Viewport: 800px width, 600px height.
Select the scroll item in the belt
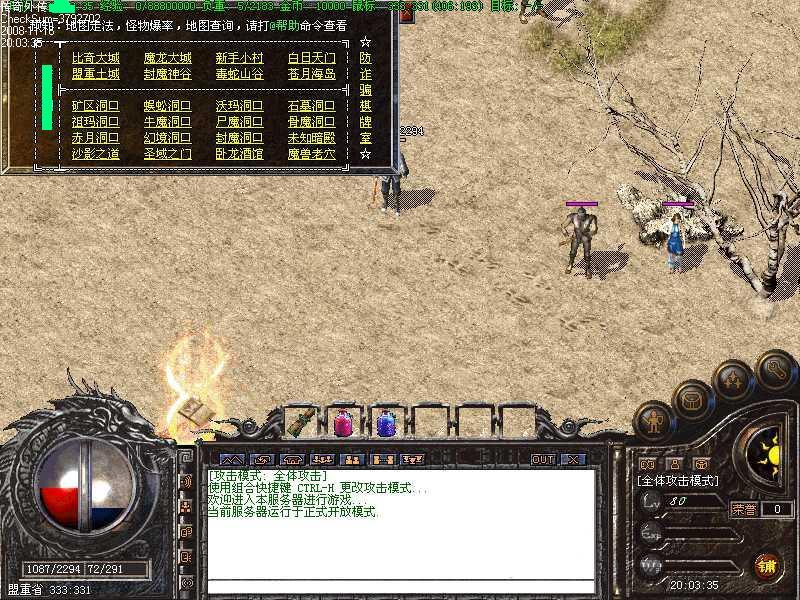point(299,423)
